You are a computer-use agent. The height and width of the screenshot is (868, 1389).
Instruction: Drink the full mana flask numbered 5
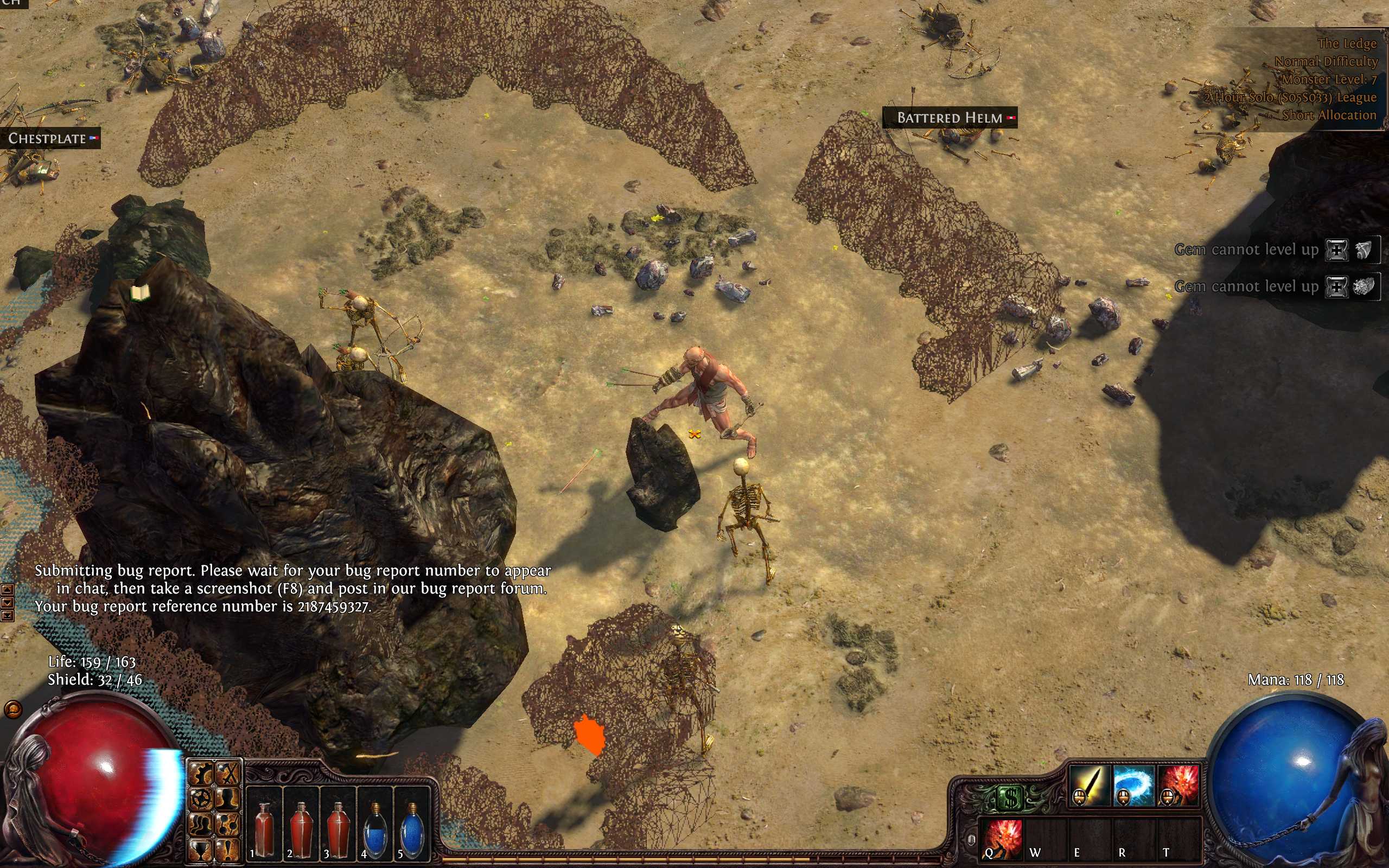(x=411, y=823)
